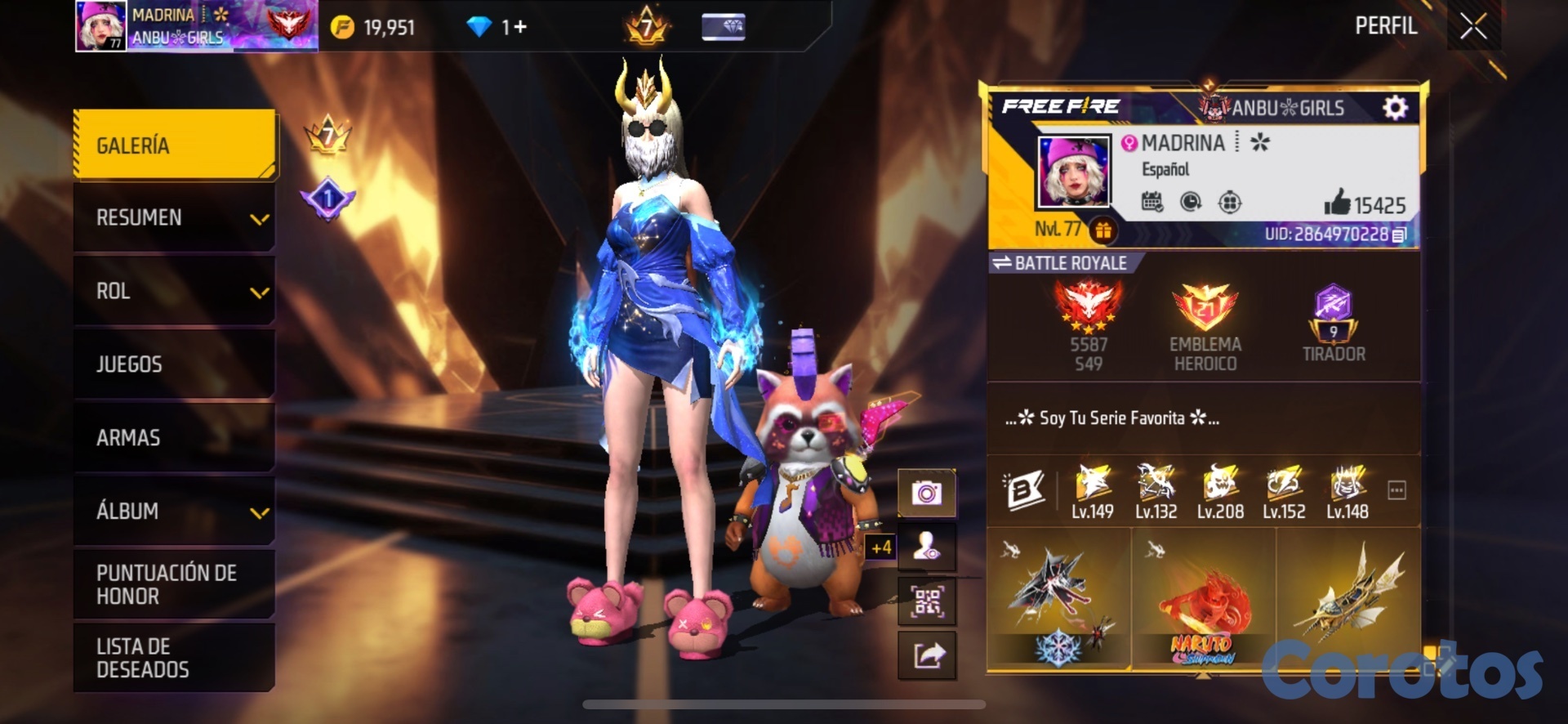Image resolution: width=1568 pixels, height=724 pixels.
Task: Expand the Rol section
Action: point(175,291)
